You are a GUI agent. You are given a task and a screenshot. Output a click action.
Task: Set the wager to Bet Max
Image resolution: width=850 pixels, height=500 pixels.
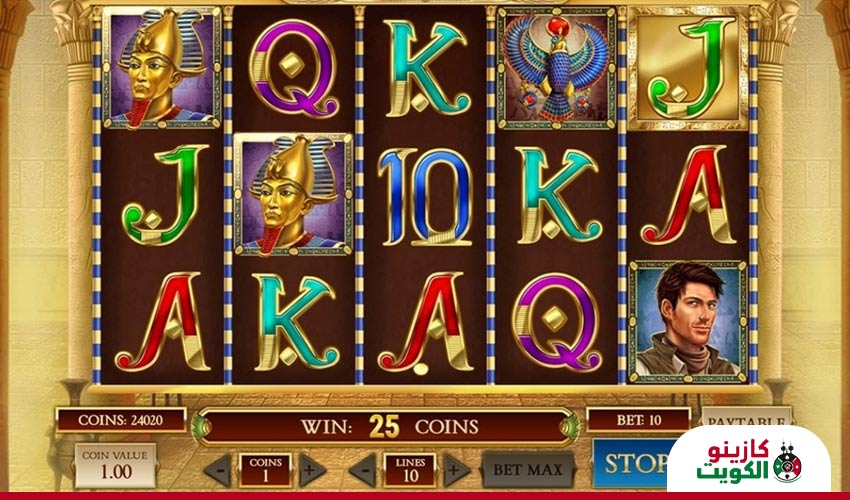528,468
